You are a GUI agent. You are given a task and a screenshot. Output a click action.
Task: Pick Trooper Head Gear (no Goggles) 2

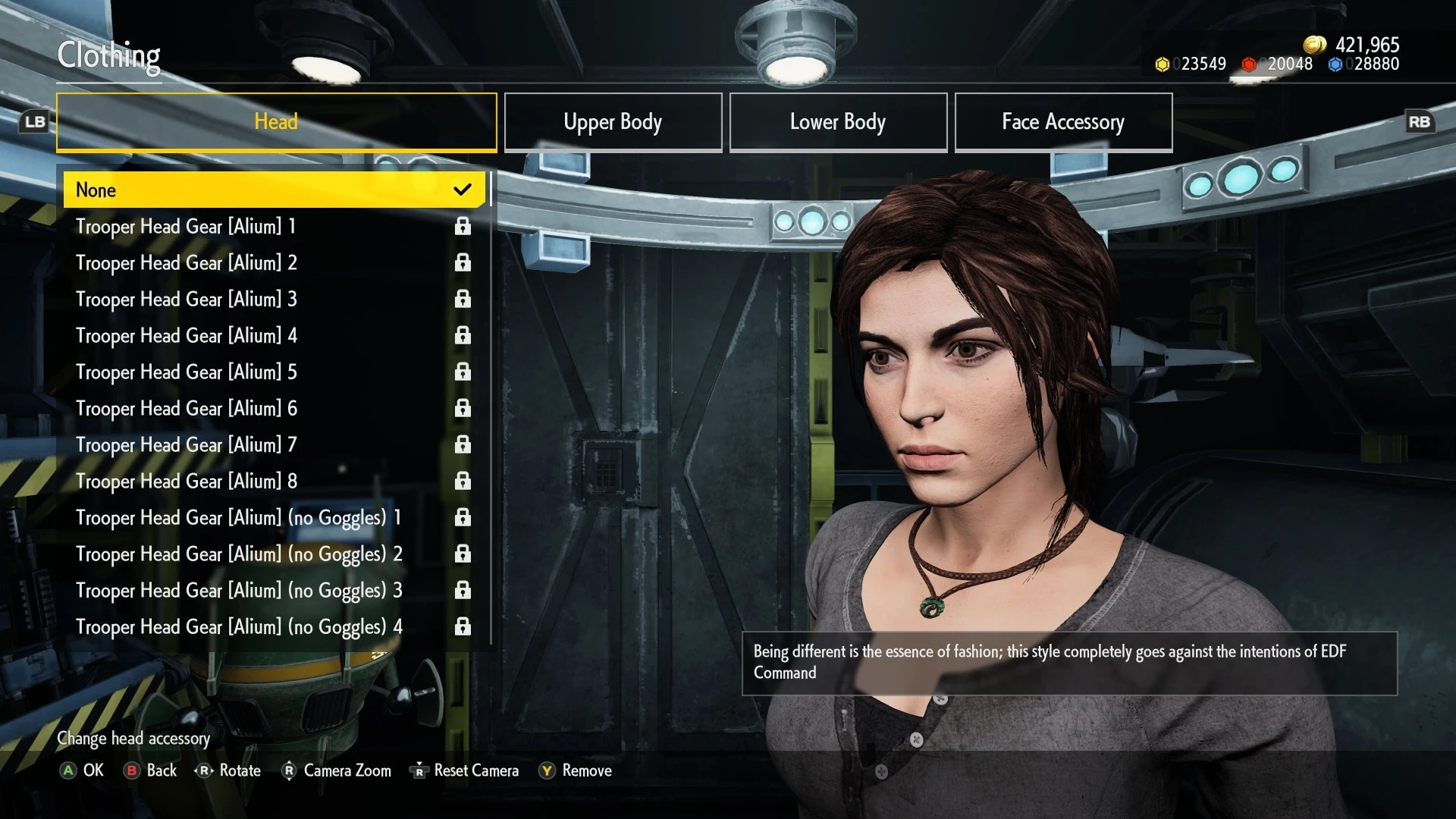(x=273, y=554)
